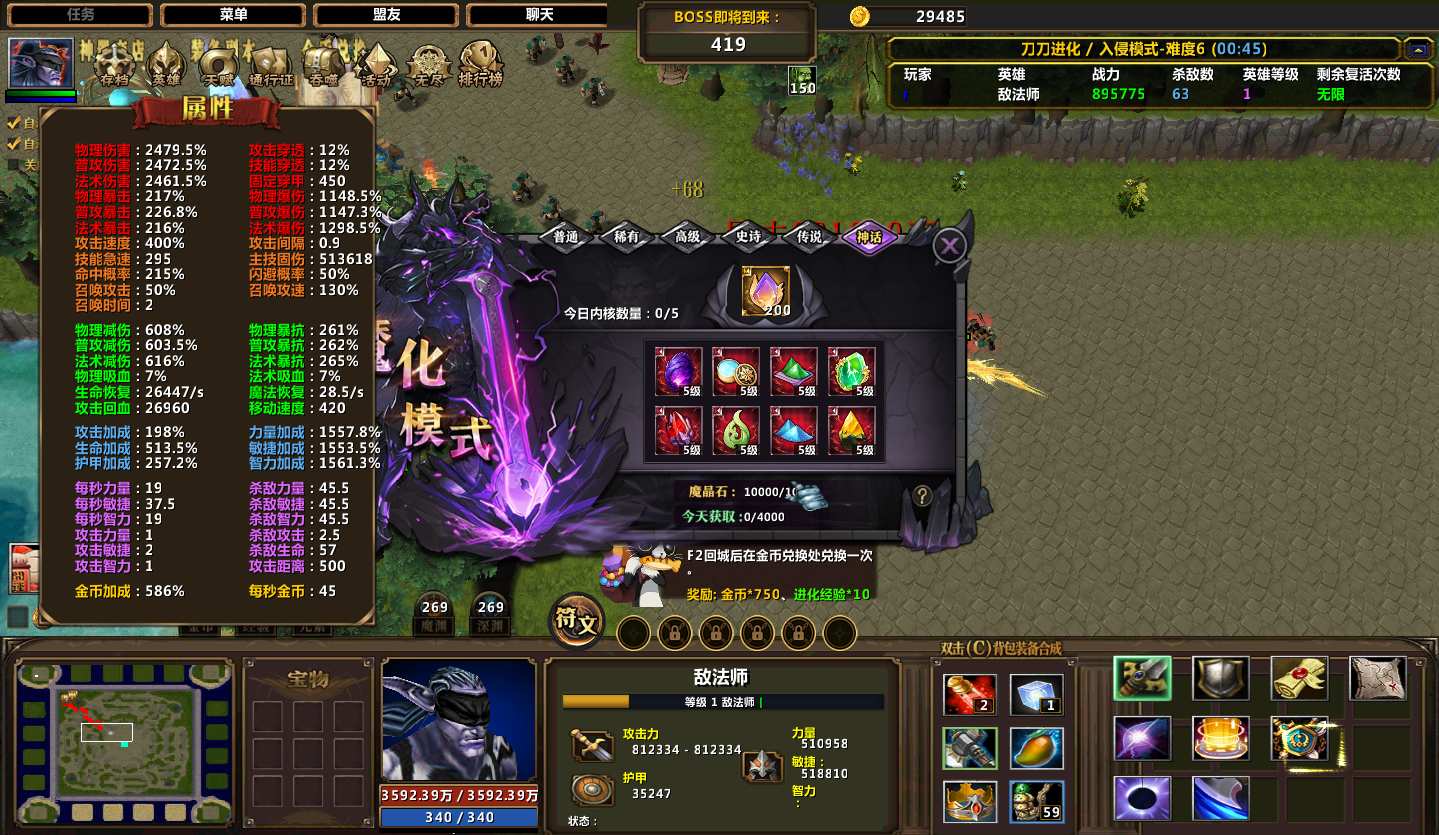Open the 通行证 pass icon
Screen dimensions: 1439x835
click(271, 65)
